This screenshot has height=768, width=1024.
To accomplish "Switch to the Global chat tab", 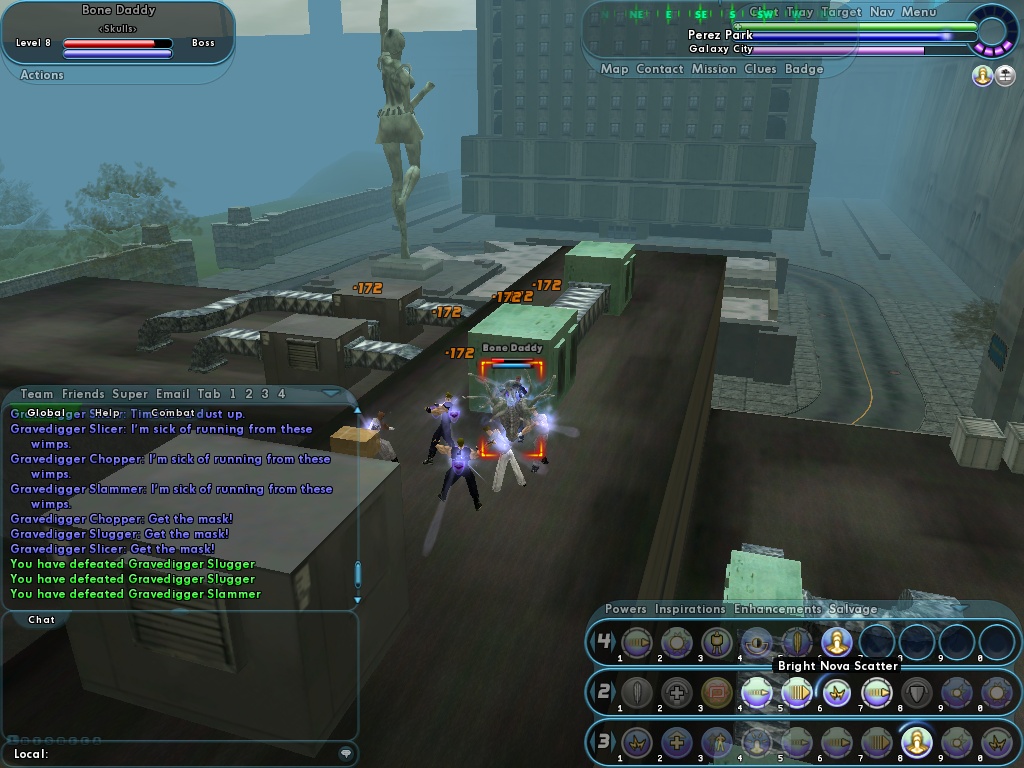I will coord(45,413).
